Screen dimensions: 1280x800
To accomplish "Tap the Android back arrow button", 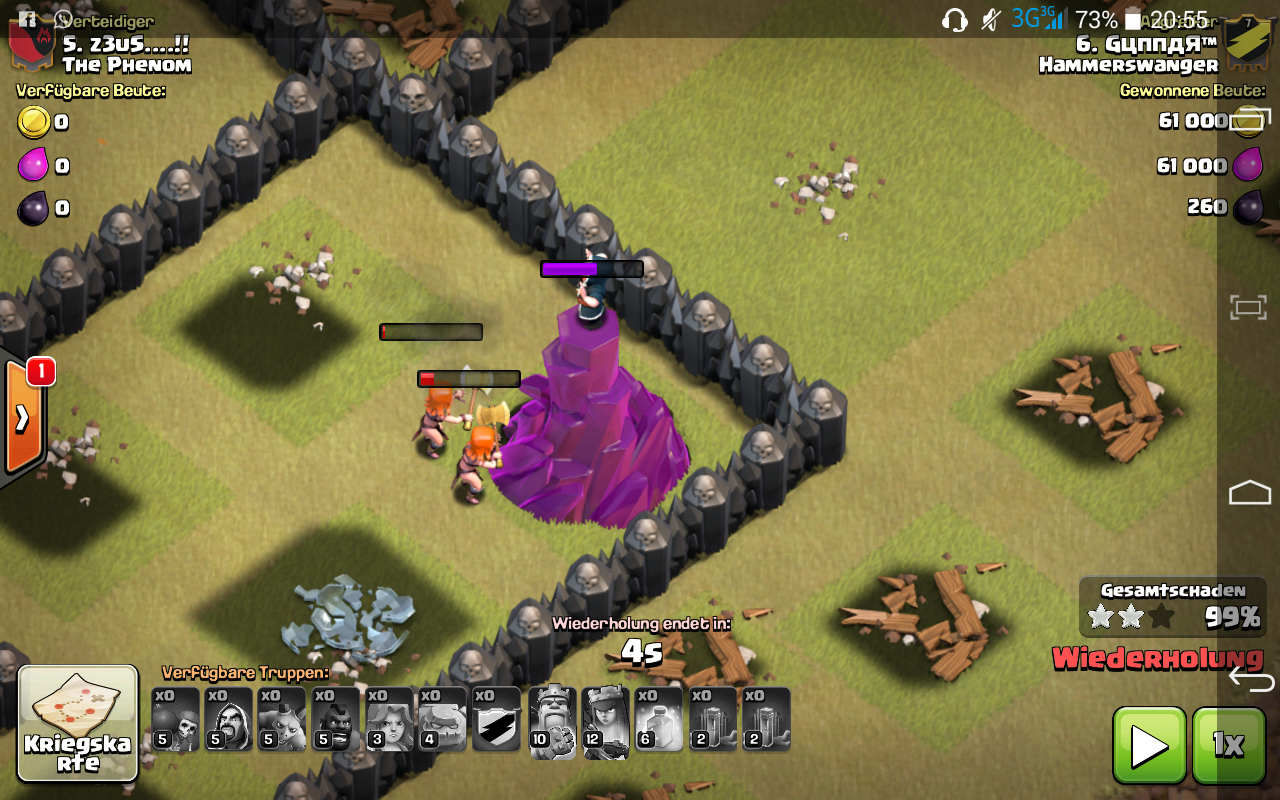I will click(x=1250, y=680).
